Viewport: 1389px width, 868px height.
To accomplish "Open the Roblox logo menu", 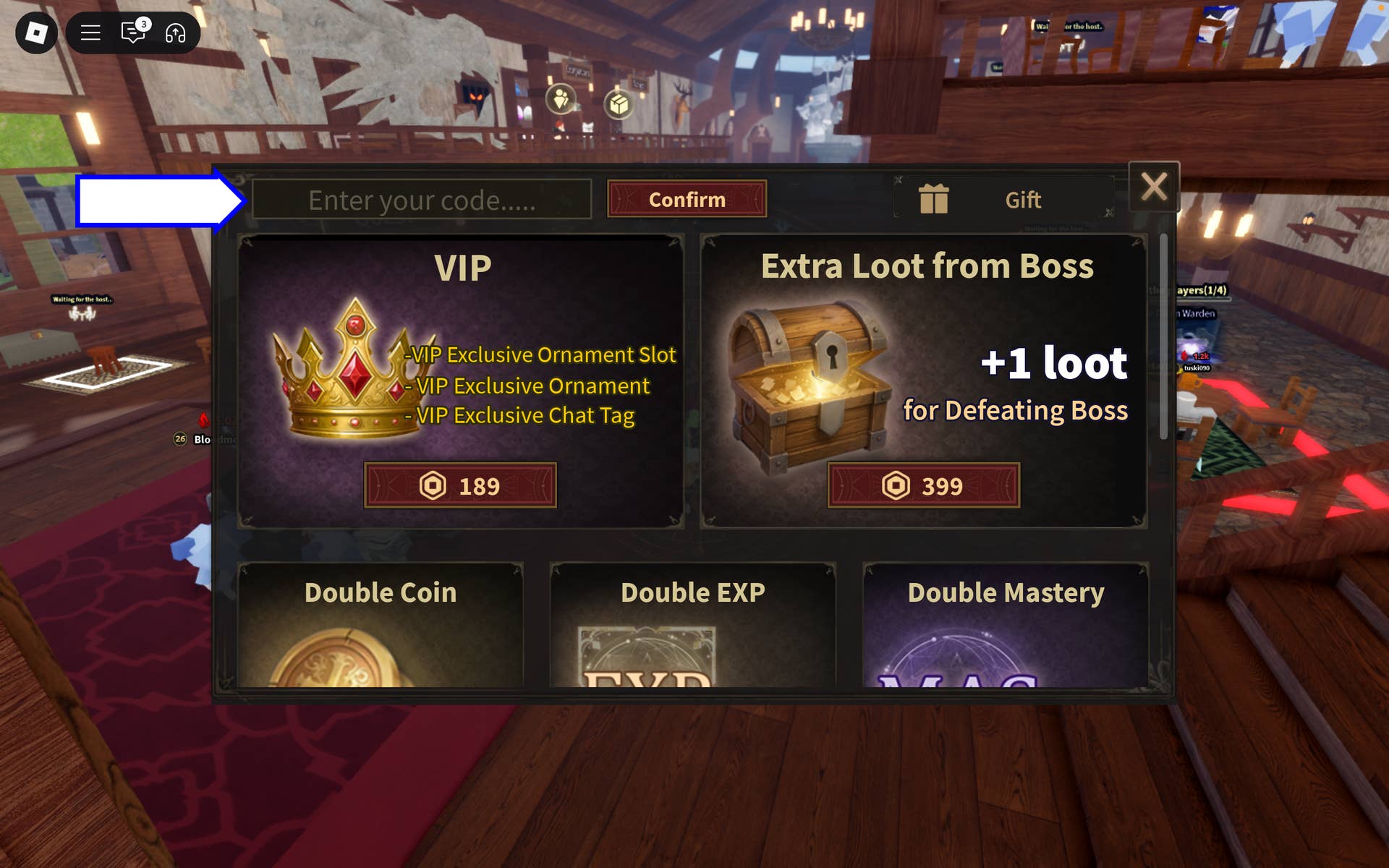I will (x=36, y=33).
